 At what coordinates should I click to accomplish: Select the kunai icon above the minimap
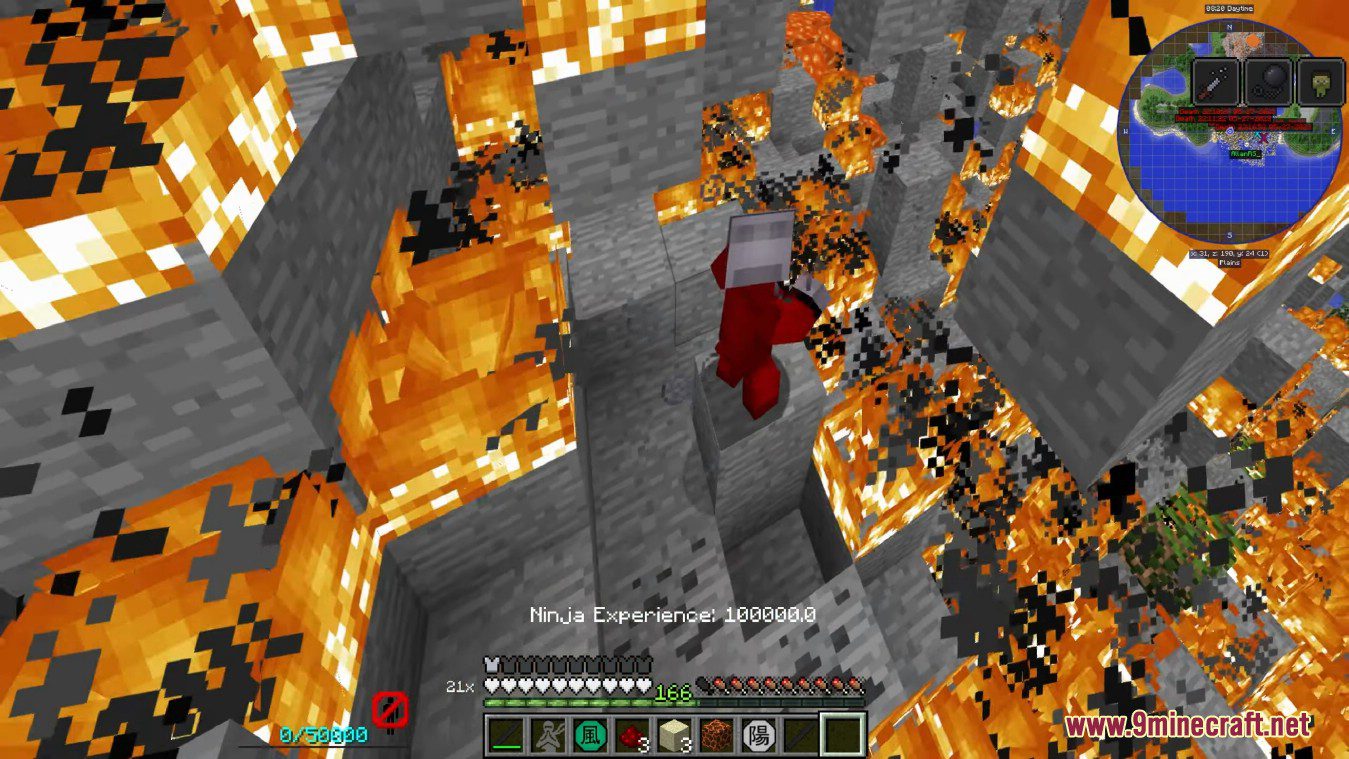coord(1215,81)
